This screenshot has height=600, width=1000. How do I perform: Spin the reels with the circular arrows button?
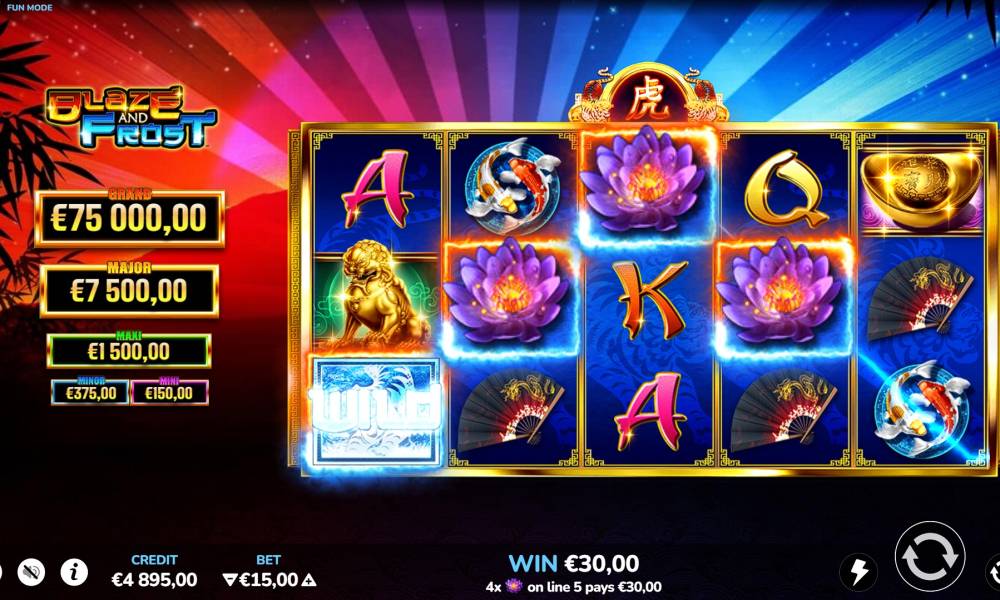click(929, 556)
